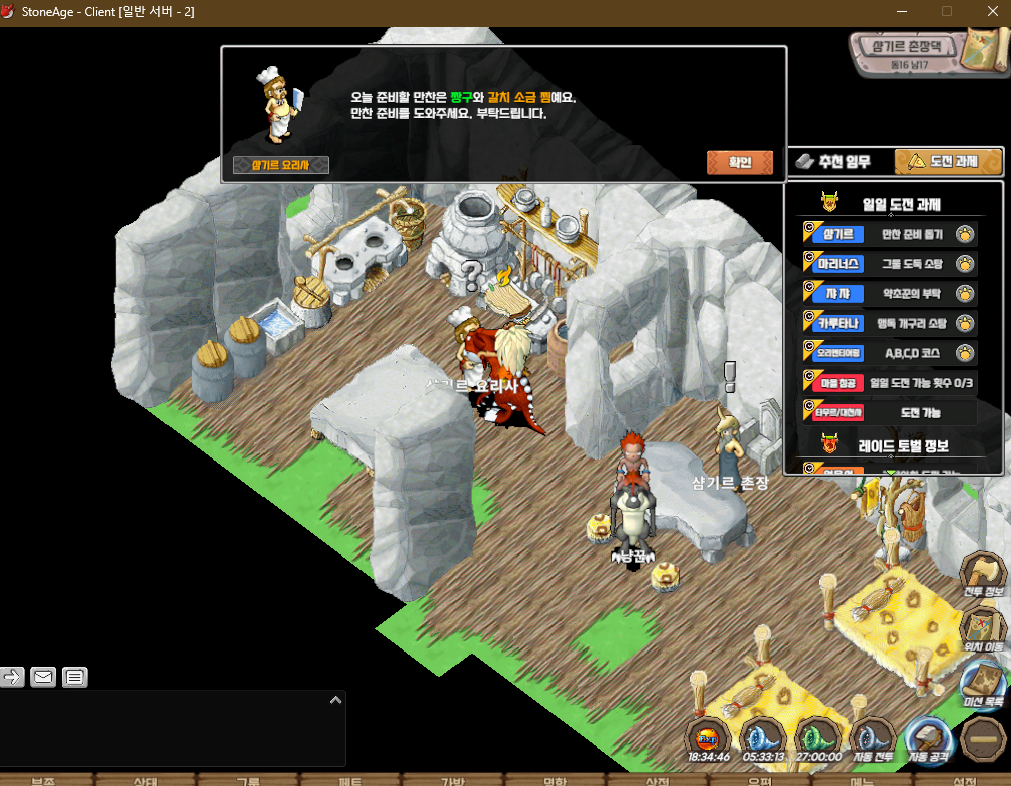Screen dimensions: 1011x786
Task: Open the chat log list icon
Action: [75, 677]
